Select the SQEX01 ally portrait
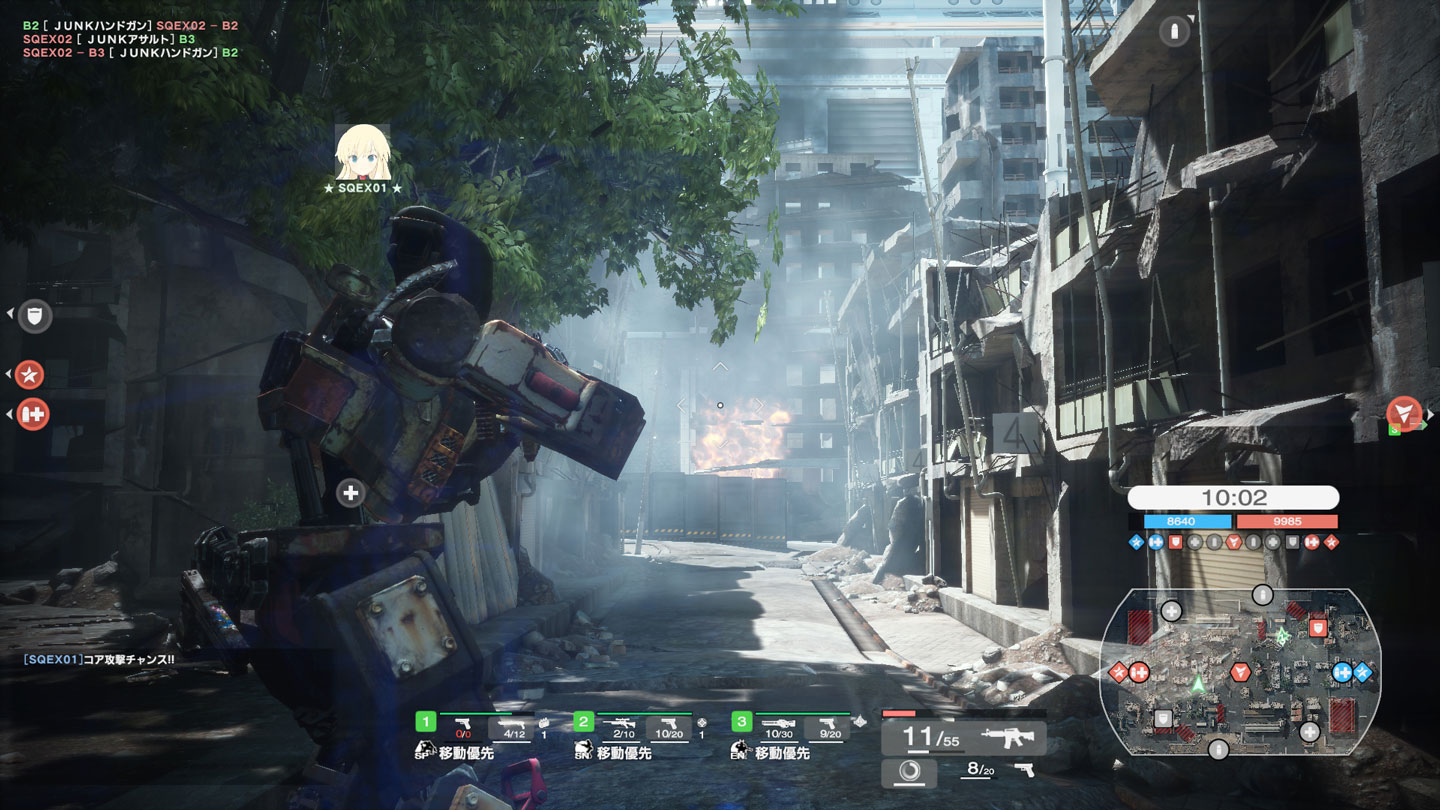Screen dimensions: 1440x810 [x=362, y=152]
